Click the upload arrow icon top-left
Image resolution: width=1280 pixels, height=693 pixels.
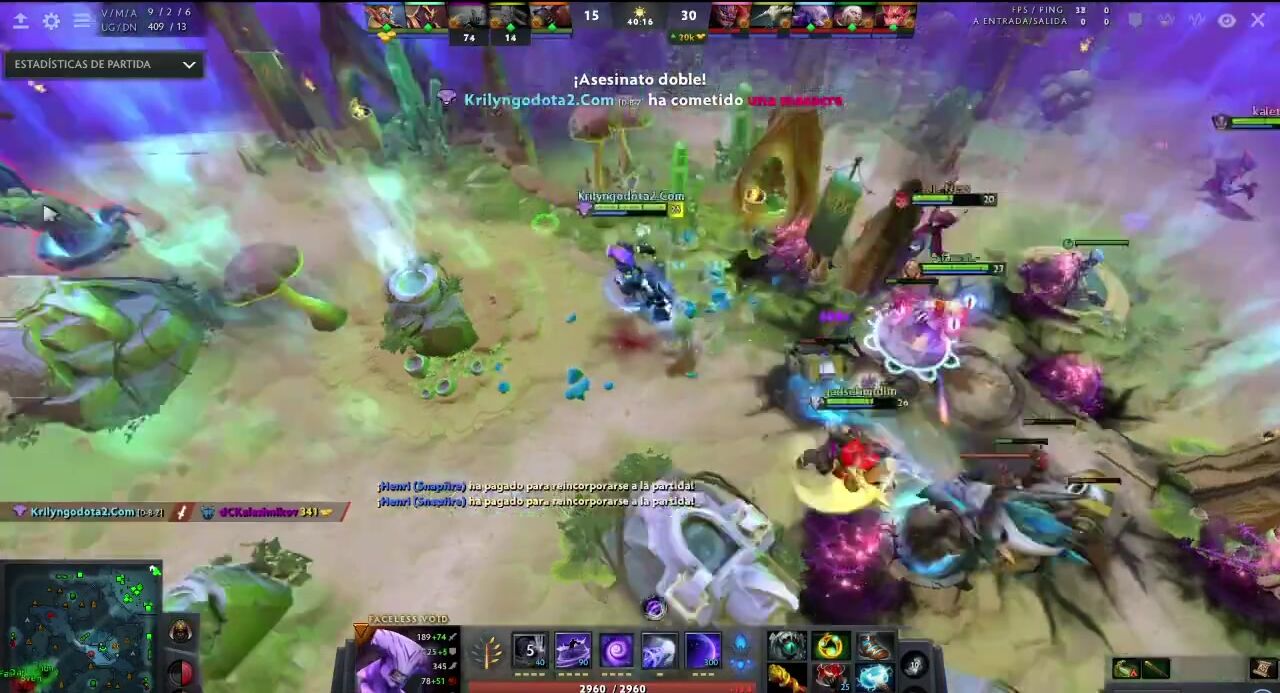[20, 21]
